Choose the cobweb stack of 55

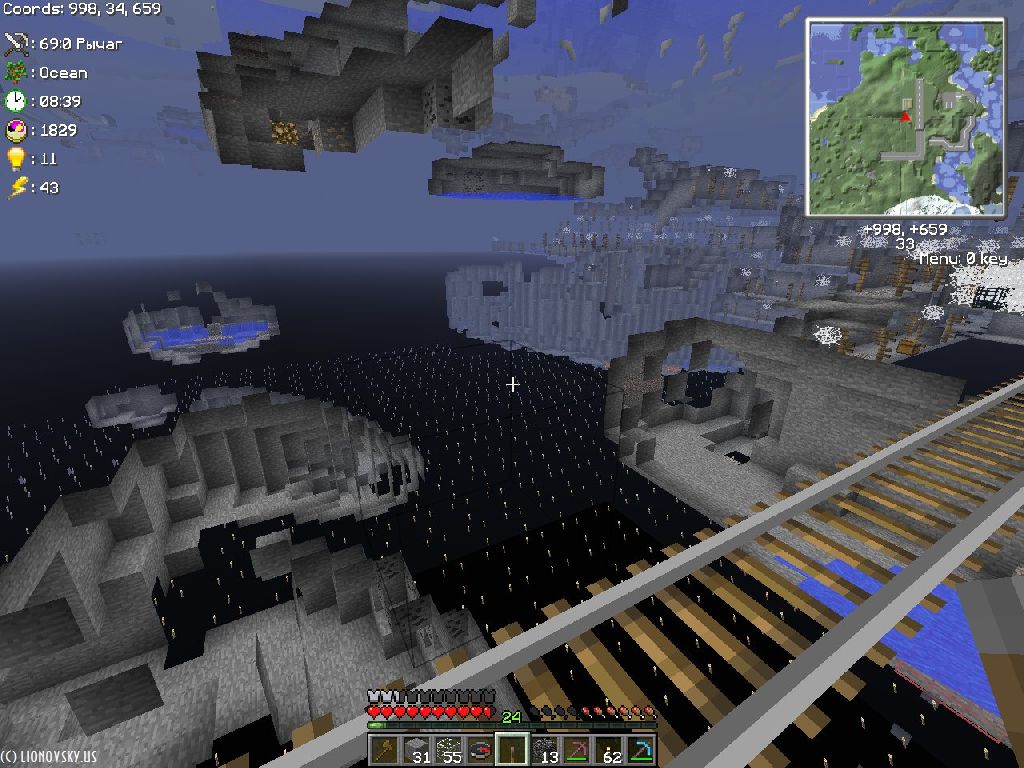tap(449, 749)
